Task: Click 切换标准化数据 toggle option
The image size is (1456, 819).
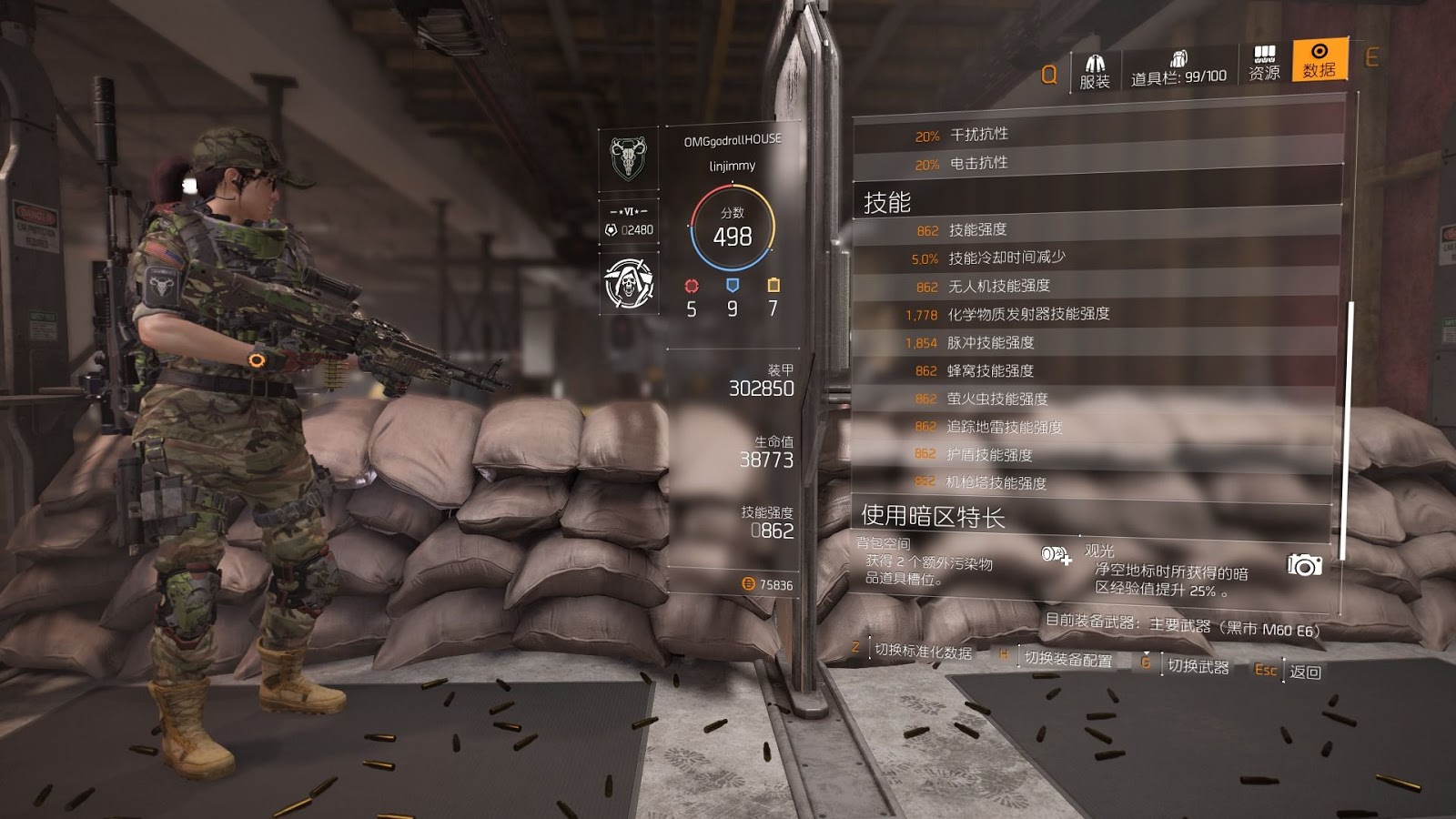Action: (923, 652)
